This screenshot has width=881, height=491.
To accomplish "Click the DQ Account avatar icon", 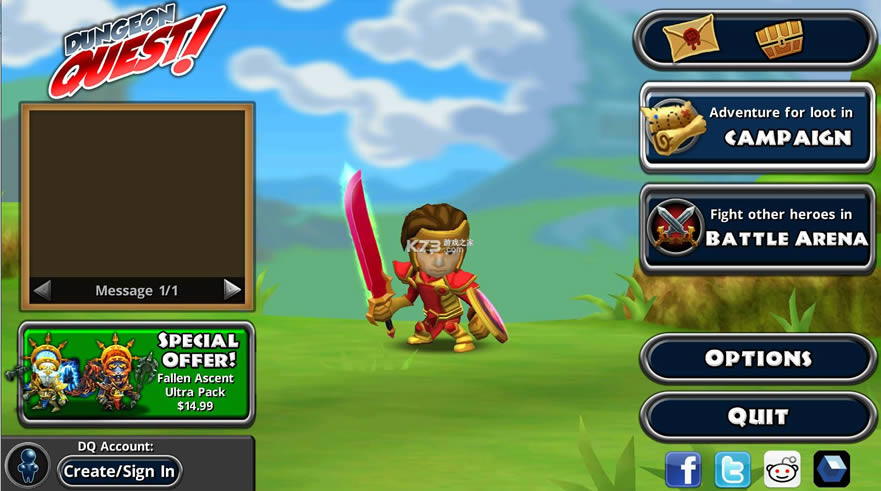I will coord(27,466).
